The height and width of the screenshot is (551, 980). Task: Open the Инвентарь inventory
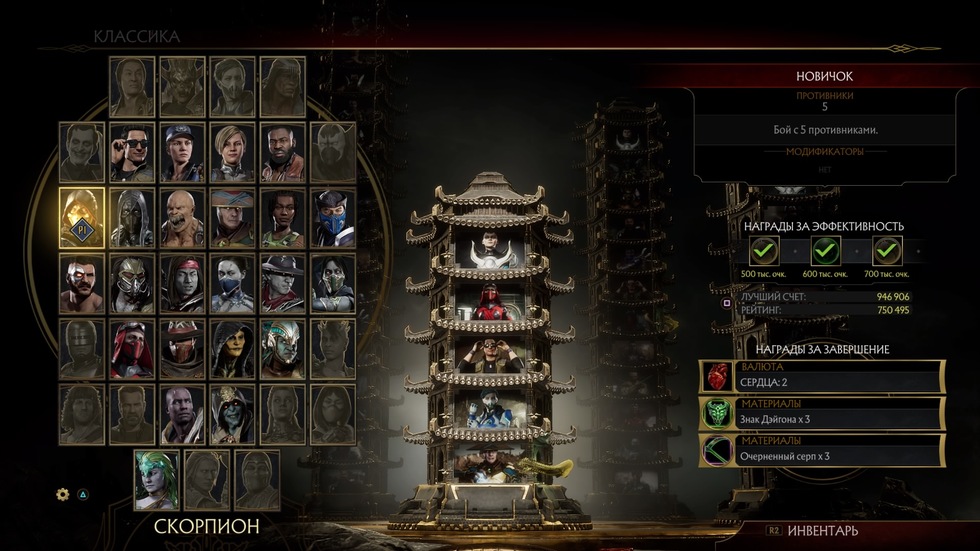[x=822, y=531]
